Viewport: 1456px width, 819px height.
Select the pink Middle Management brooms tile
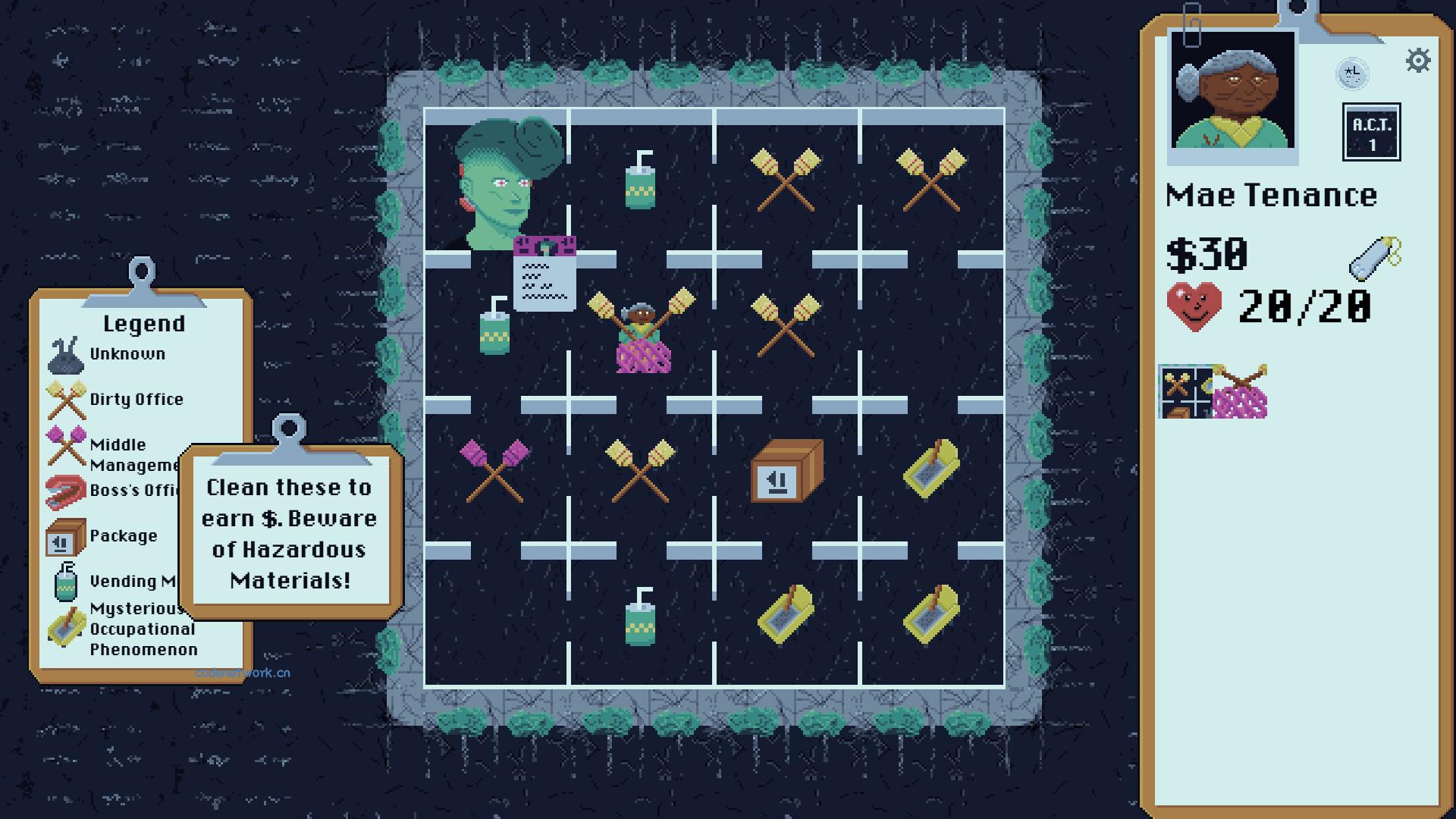[497, 474]
